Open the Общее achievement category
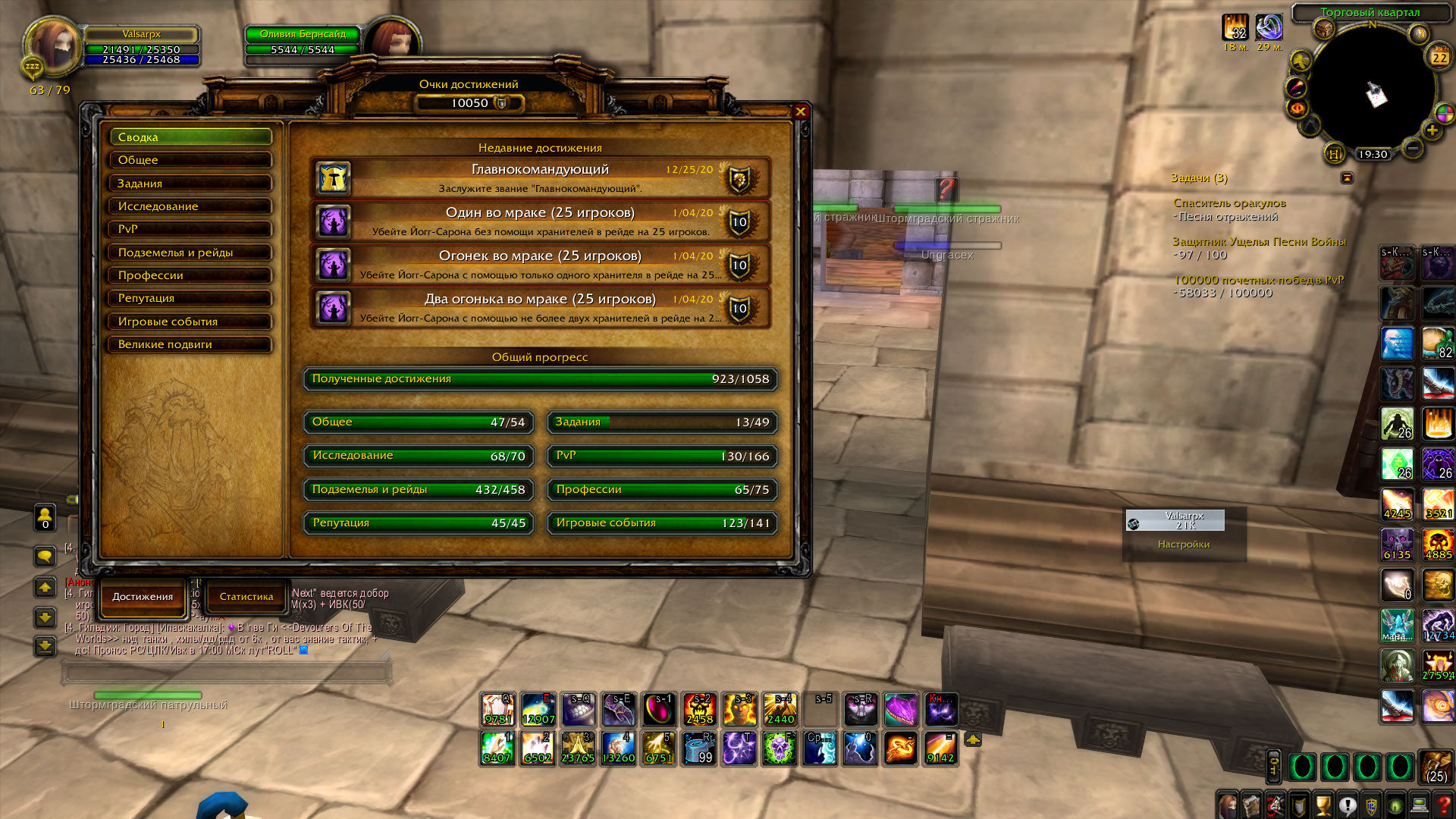This screenshot has width=1456, height=819. pyautogui.click(x=190, y=160)
